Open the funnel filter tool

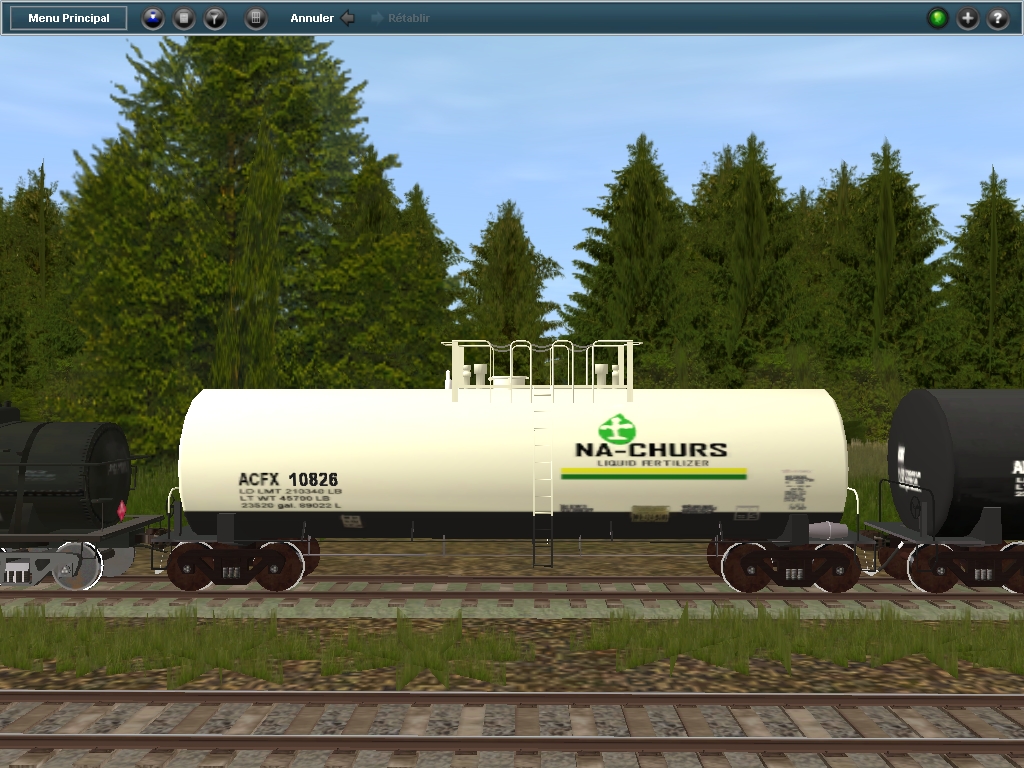[215, 18]
